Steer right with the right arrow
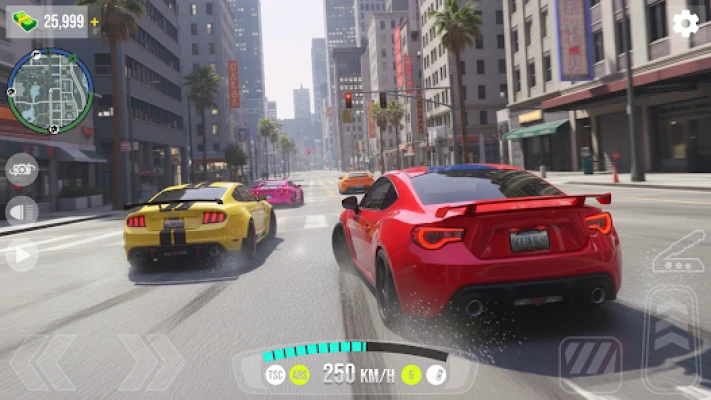 coord(150,362)
